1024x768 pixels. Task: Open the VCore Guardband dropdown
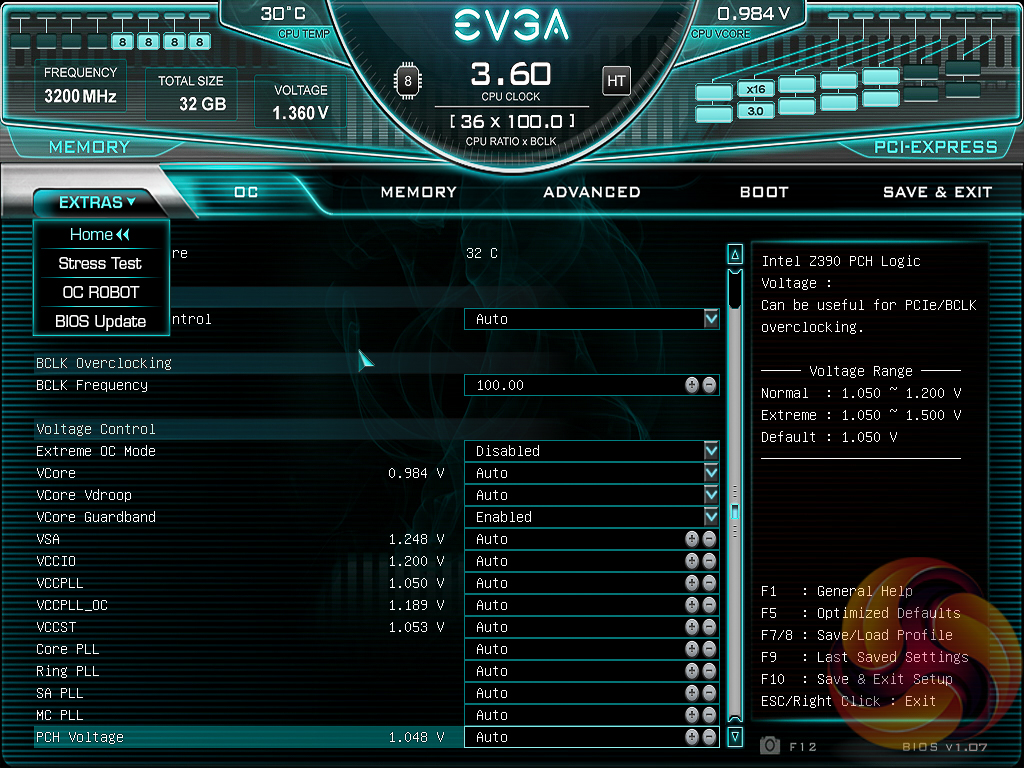(711, 517)
